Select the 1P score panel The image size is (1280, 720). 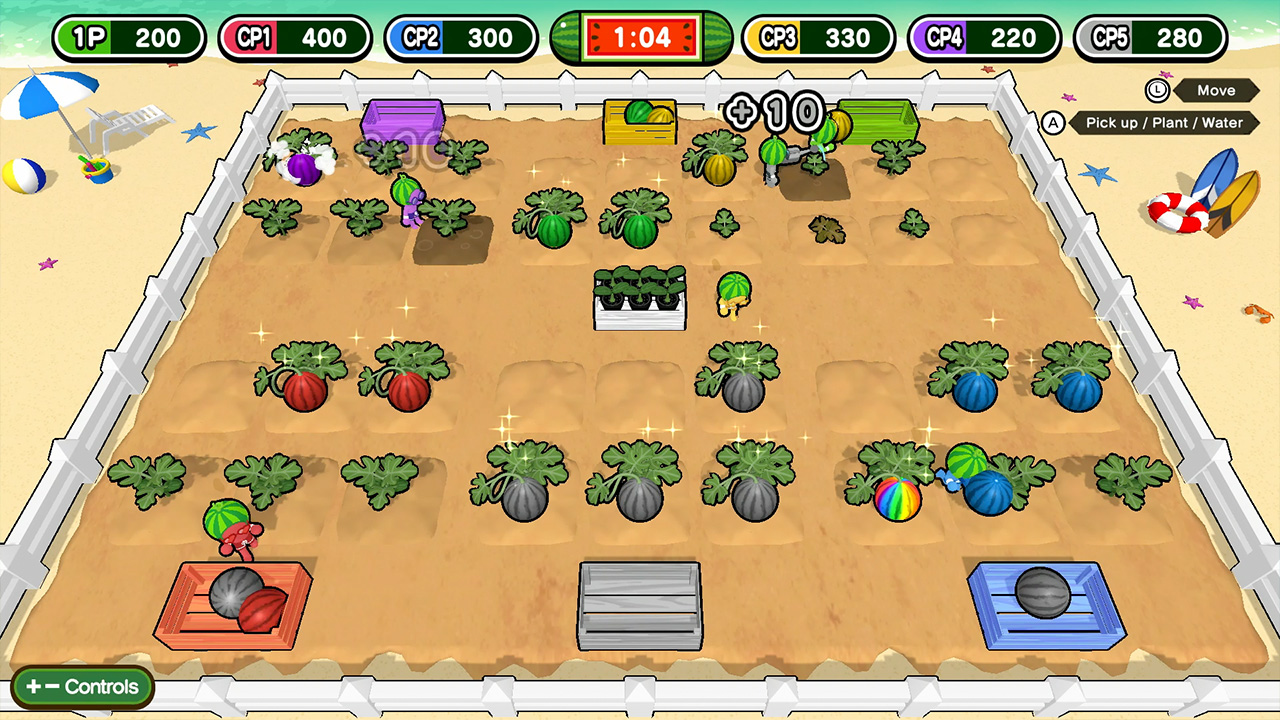pyautogui.click(x=128, y=37)
